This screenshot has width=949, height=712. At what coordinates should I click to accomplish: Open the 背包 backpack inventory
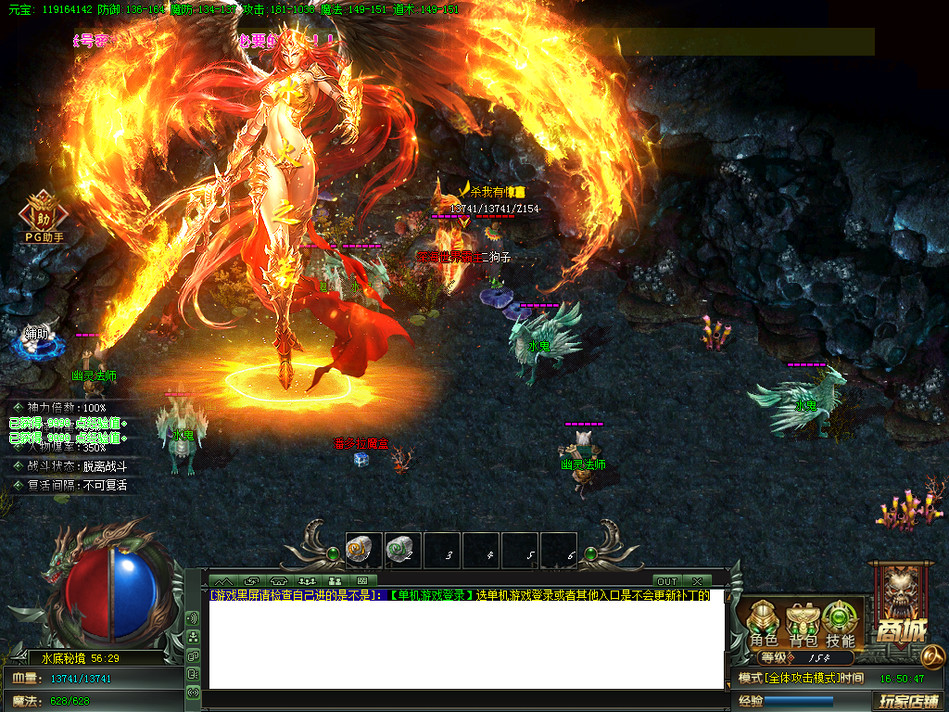coord(802,625)
